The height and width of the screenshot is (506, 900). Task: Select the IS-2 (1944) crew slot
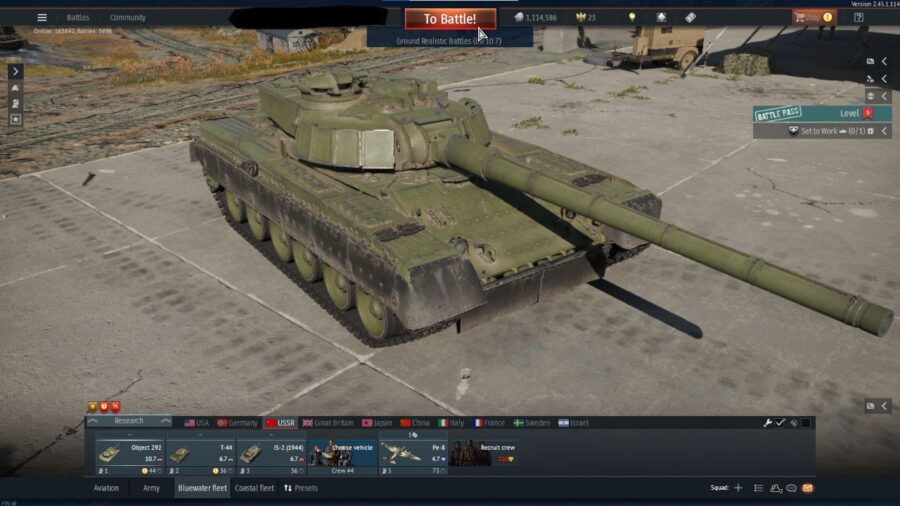click(x=270, y=454)
